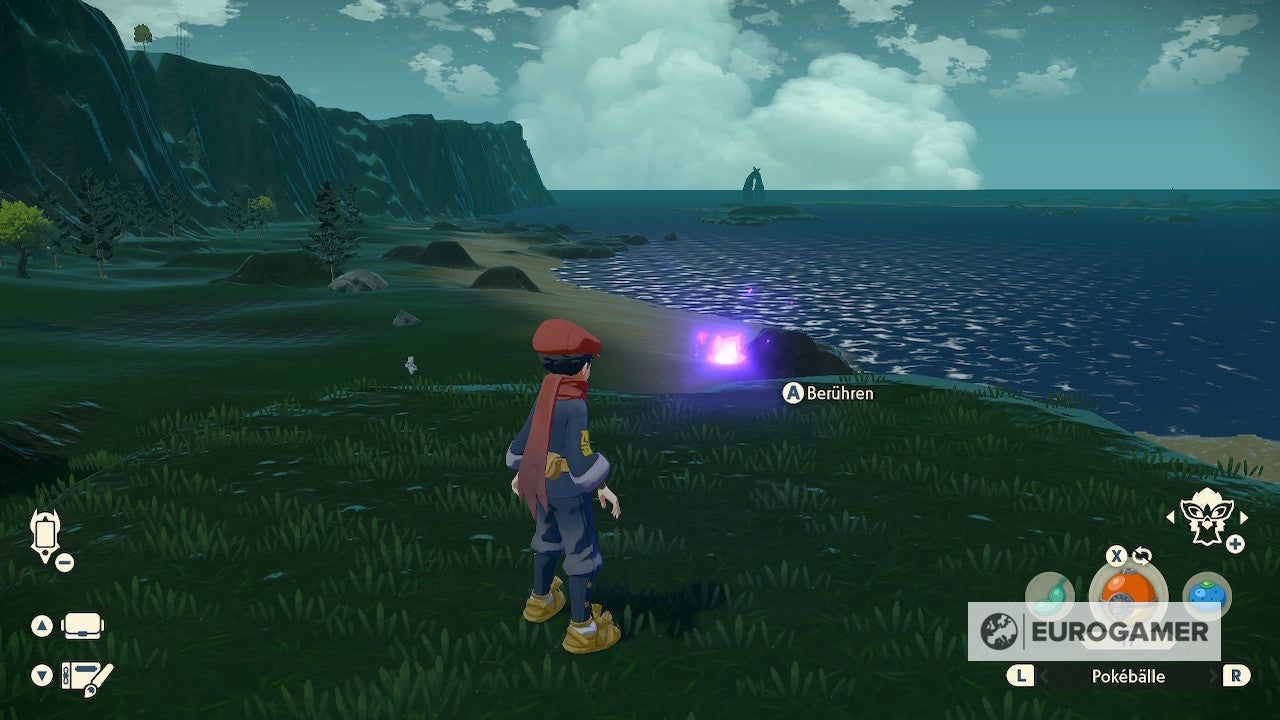This screenshot has height=720, width=1280.
Task: Choose the selected Poké Ball item slot
Action: coord(1127,590)
